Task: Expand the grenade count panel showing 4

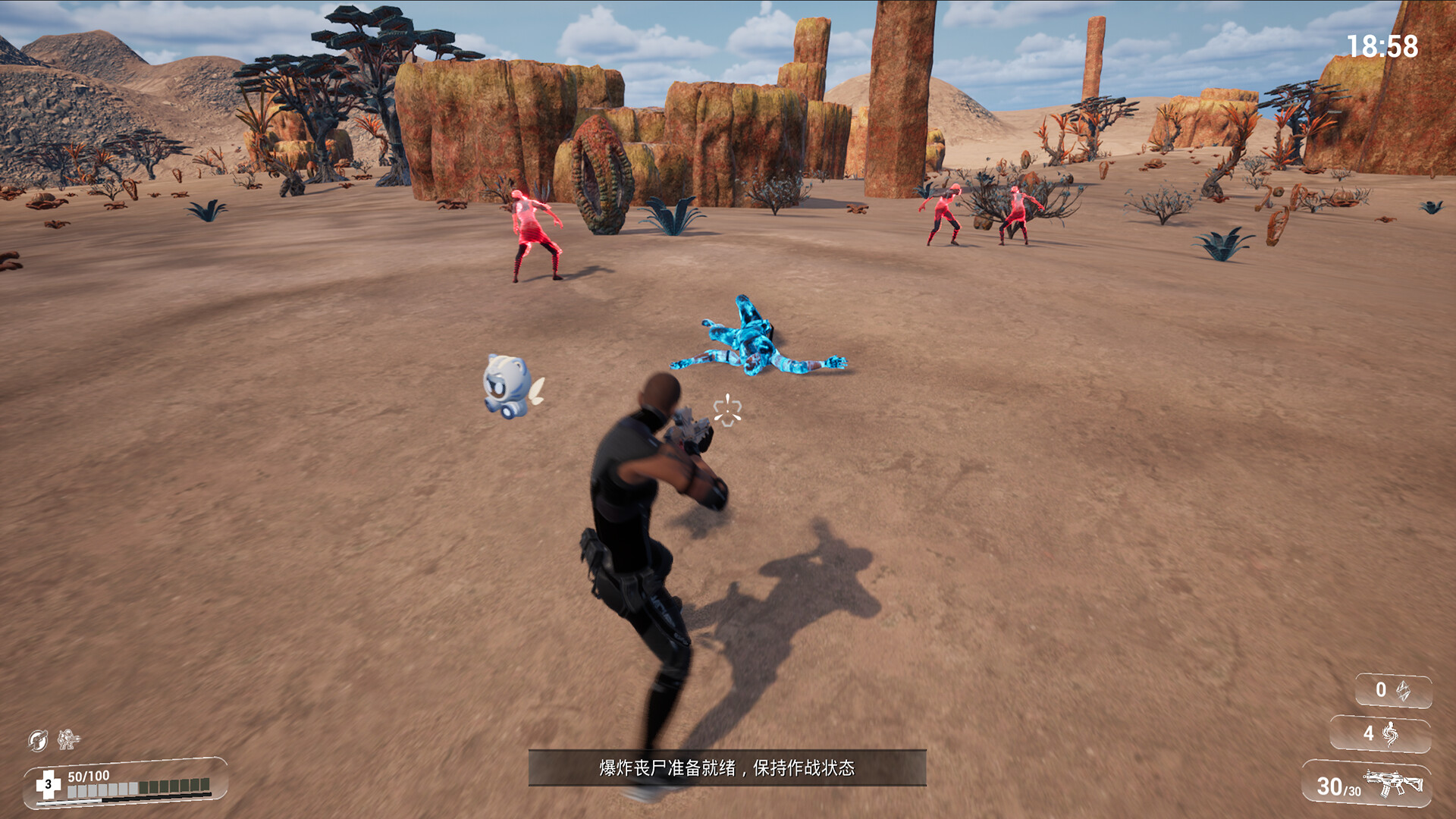Action: [x=1379, y=733]
